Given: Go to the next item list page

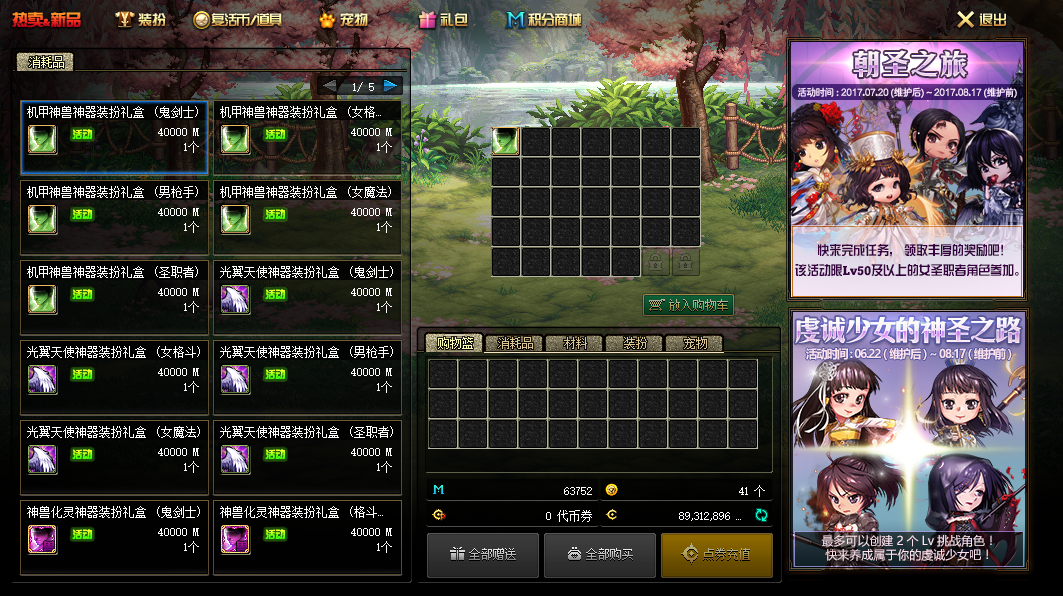Looking at the screenshot, I should [391, 86].
